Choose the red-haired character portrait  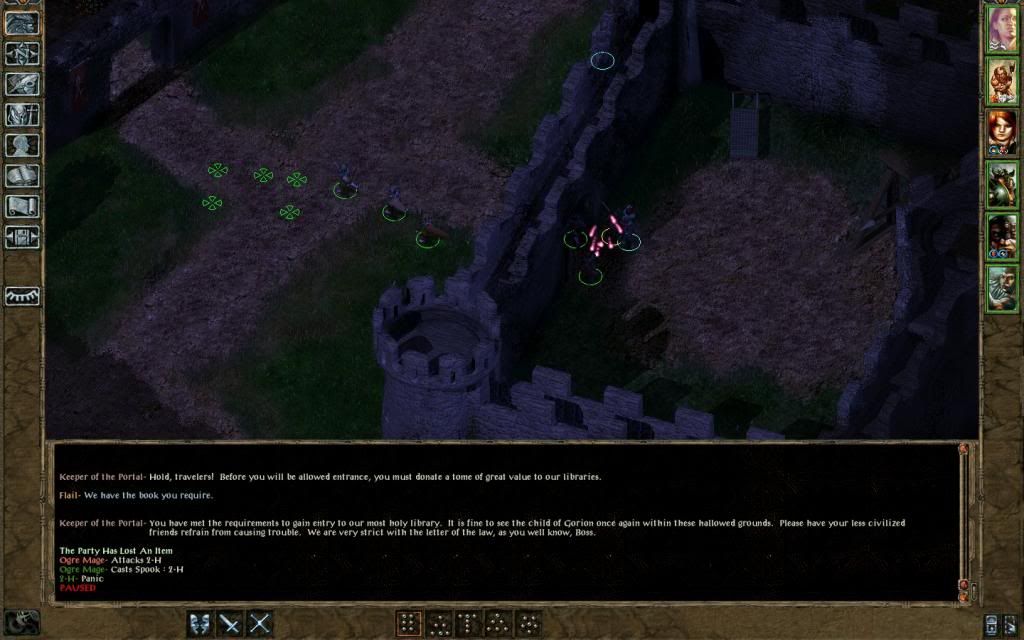(1002, 132)
